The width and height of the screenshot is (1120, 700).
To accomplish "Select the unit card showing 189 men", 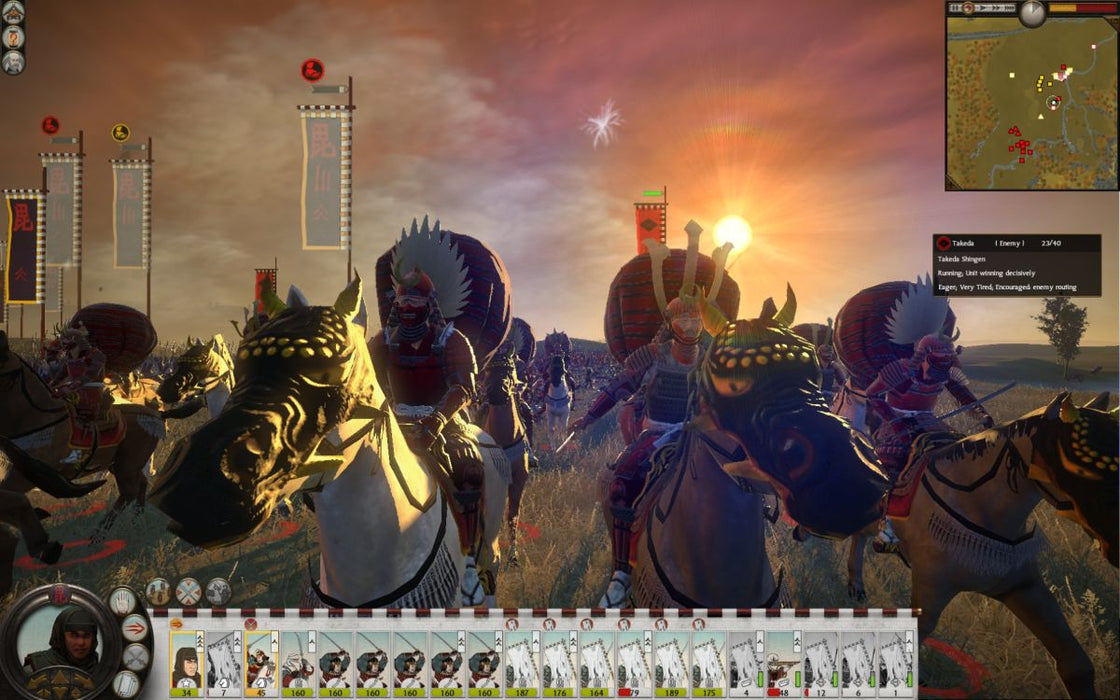I will point(672,657).
